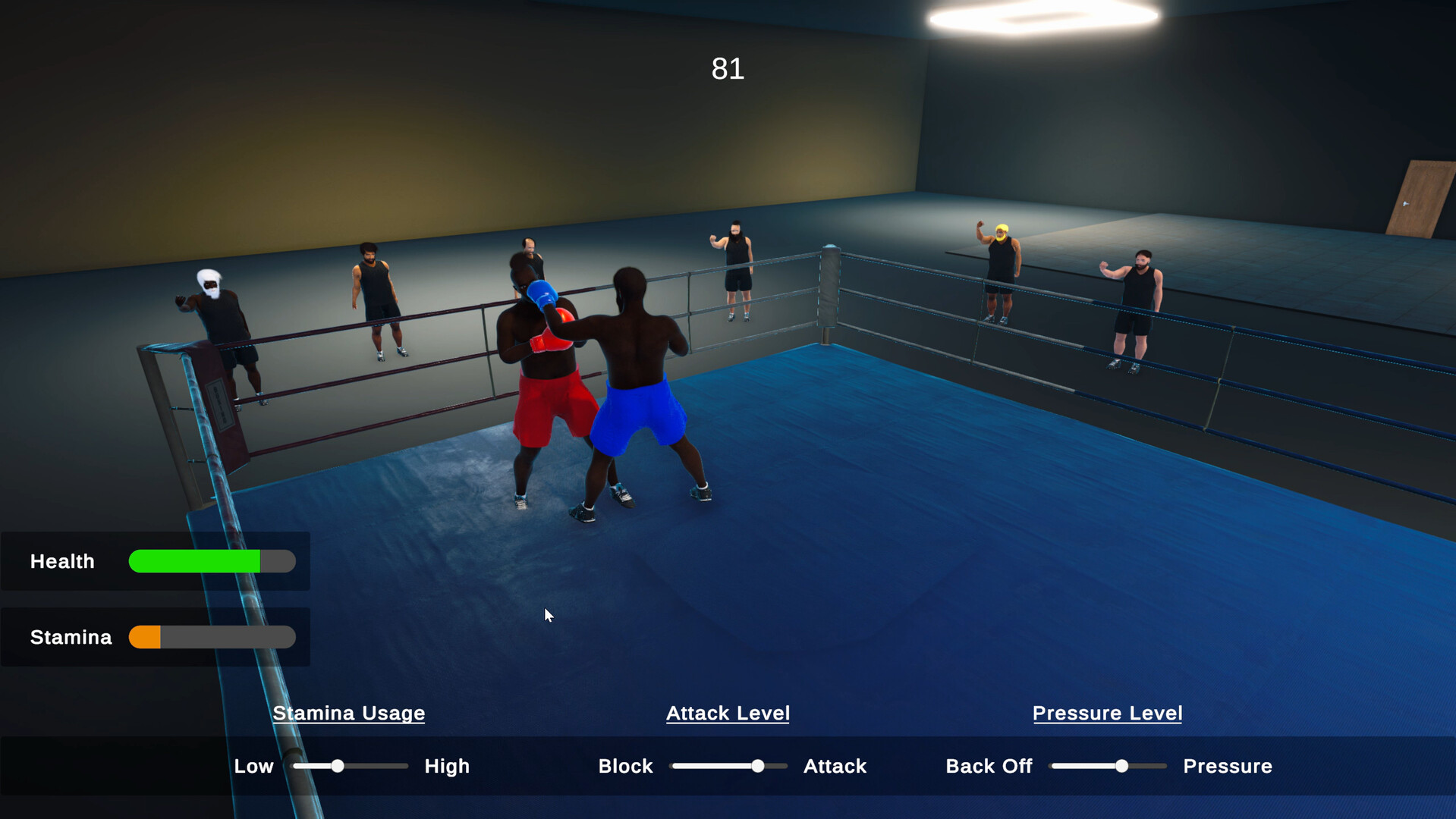Switch strategy to Block

pyautogui.click(x=624, y=766)
